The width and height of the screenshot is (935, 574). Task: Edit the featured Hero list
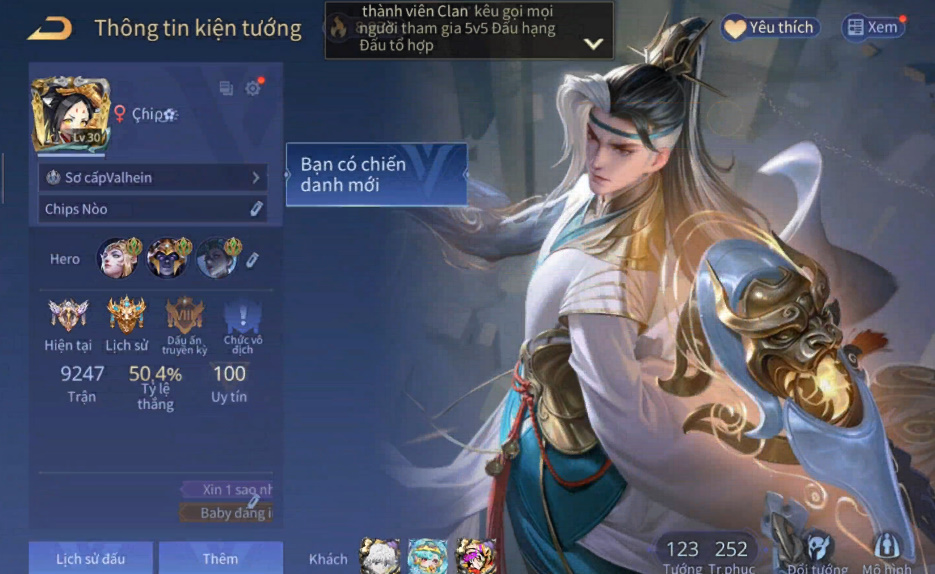(x=253, y=259)
